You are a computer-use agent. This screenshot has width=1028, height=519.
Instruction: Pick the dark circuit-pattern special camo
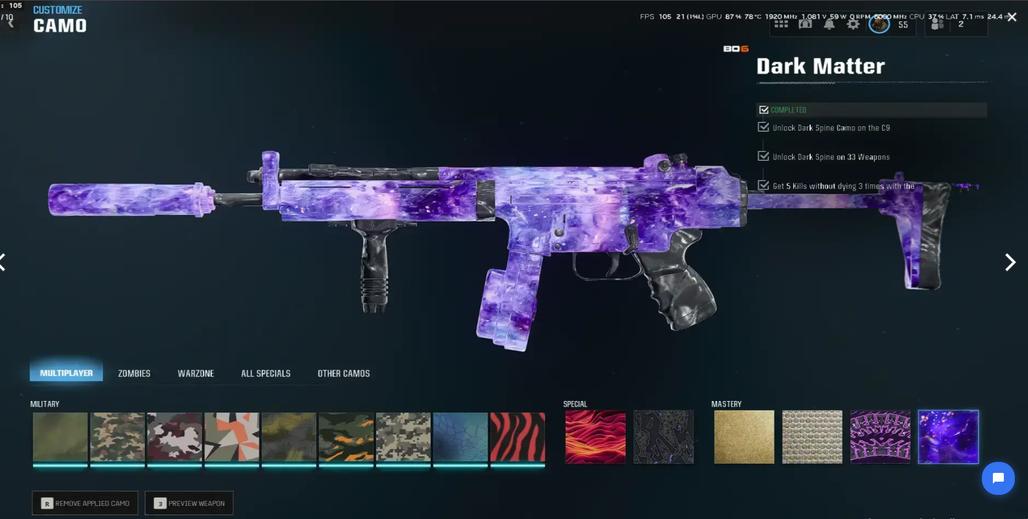point(663,437)
